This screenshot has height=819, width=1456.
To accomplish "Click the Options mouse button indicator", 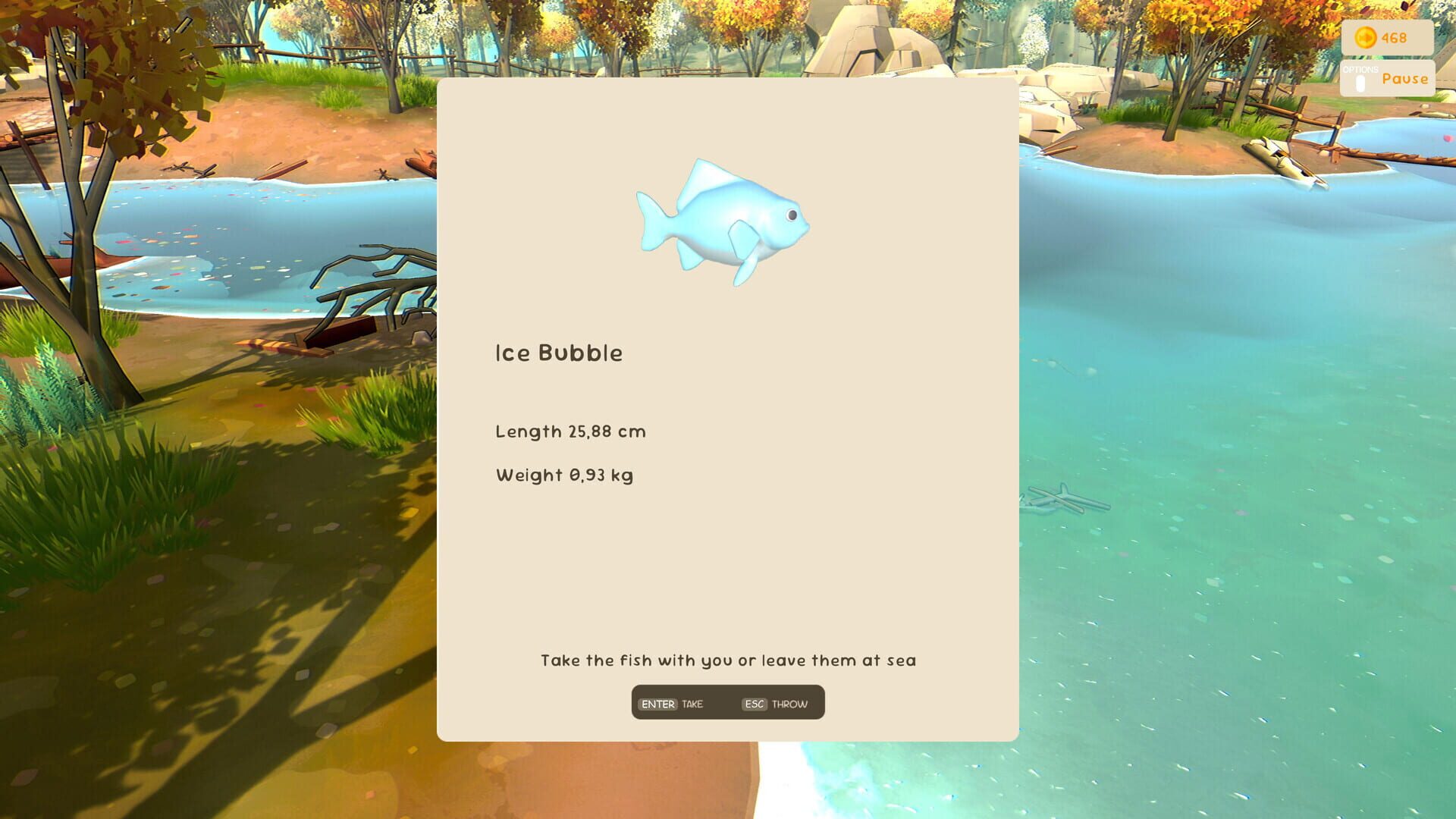I will pyautogui.click(x=1360, y=83).
